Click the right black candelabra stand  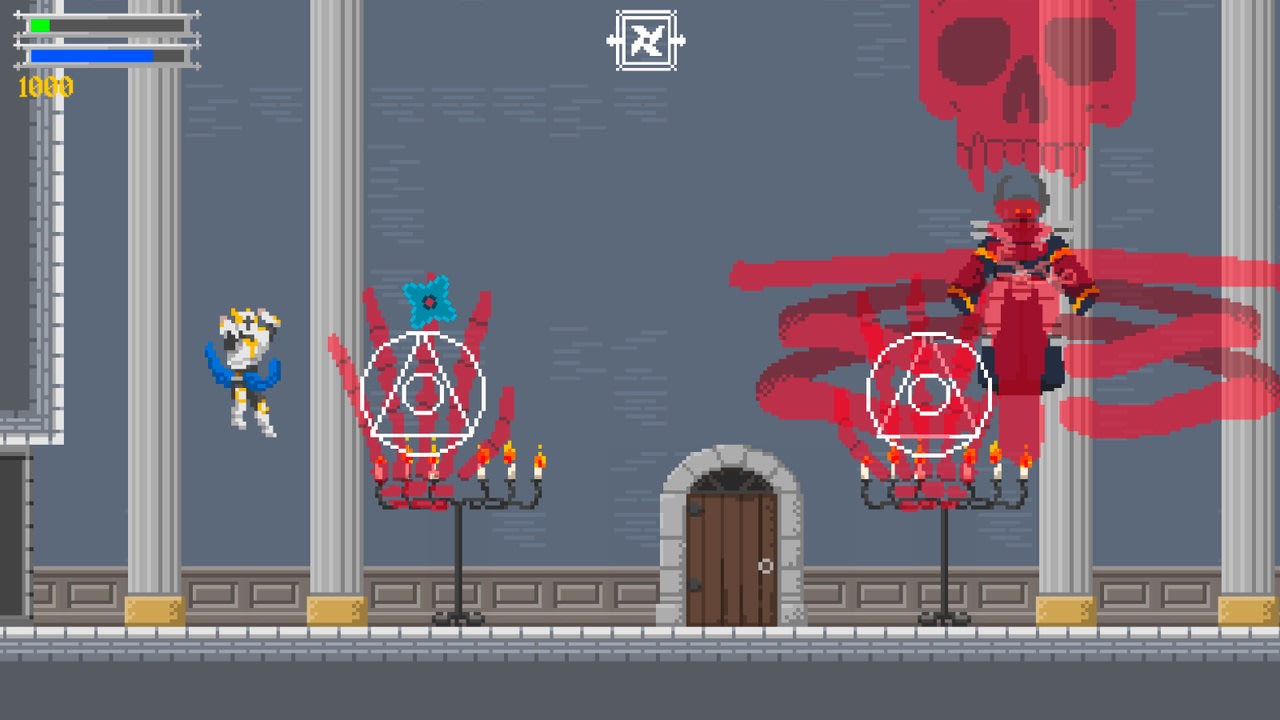[945, 560]
